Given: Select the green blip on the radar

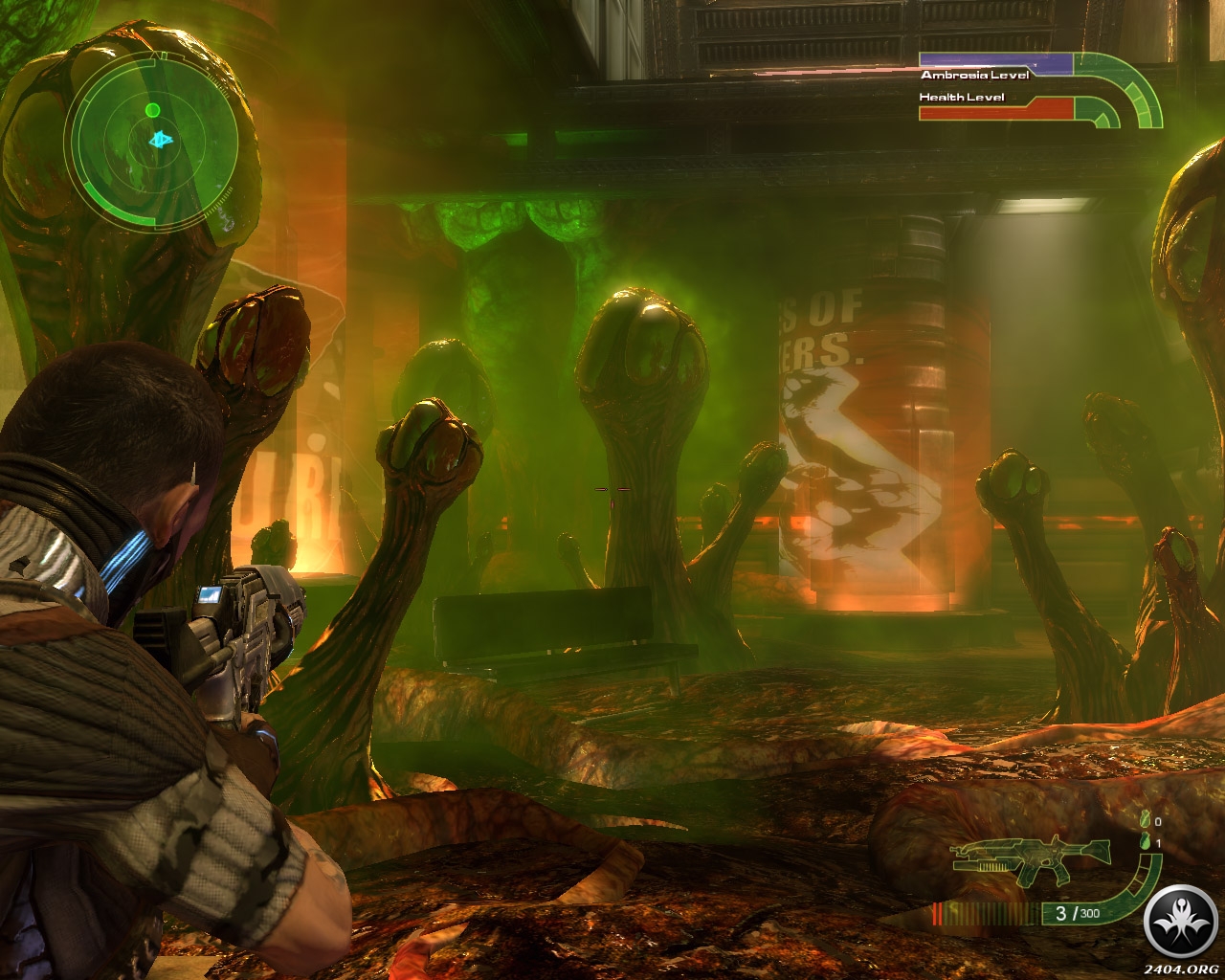Looking at the screenshot, I should 152,110.
